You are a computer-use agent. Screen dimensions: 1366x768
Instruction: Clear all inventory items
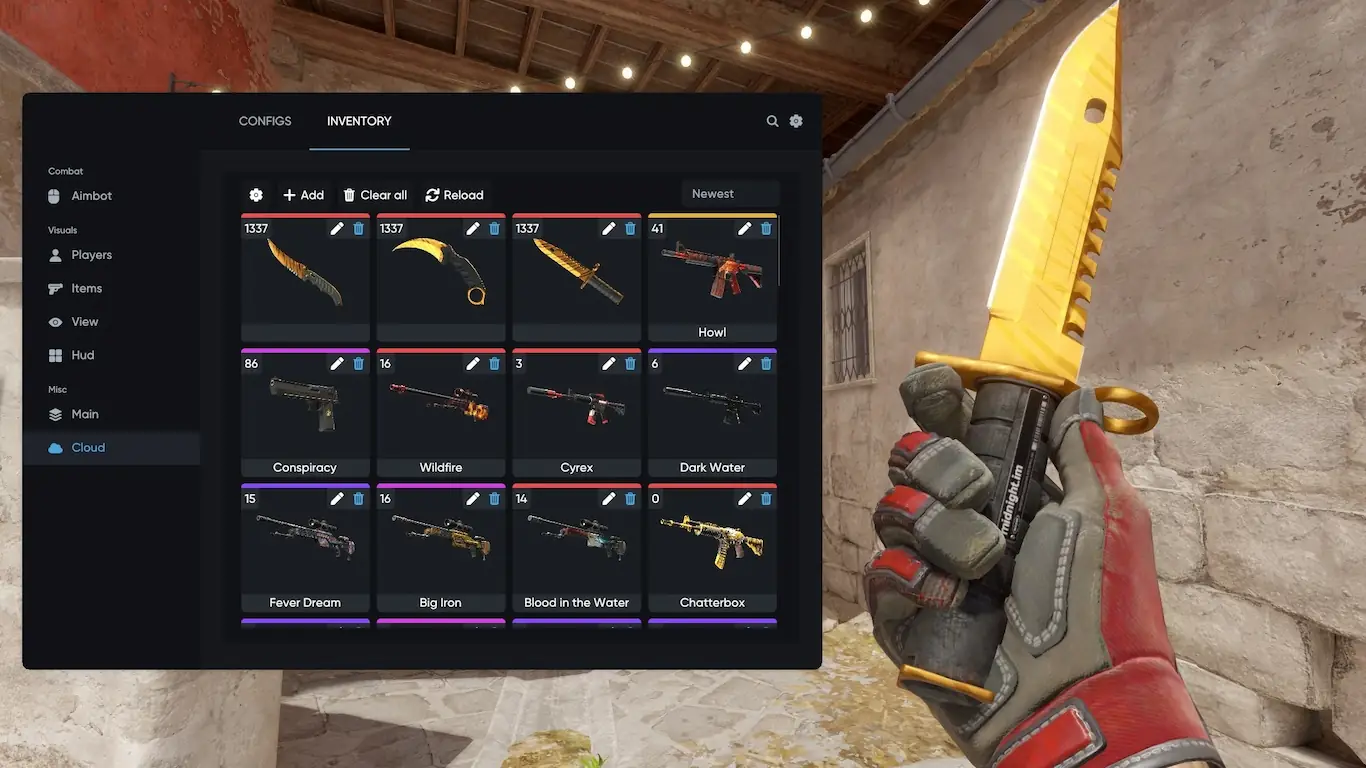pyautogui.click(x=375, y=195)
